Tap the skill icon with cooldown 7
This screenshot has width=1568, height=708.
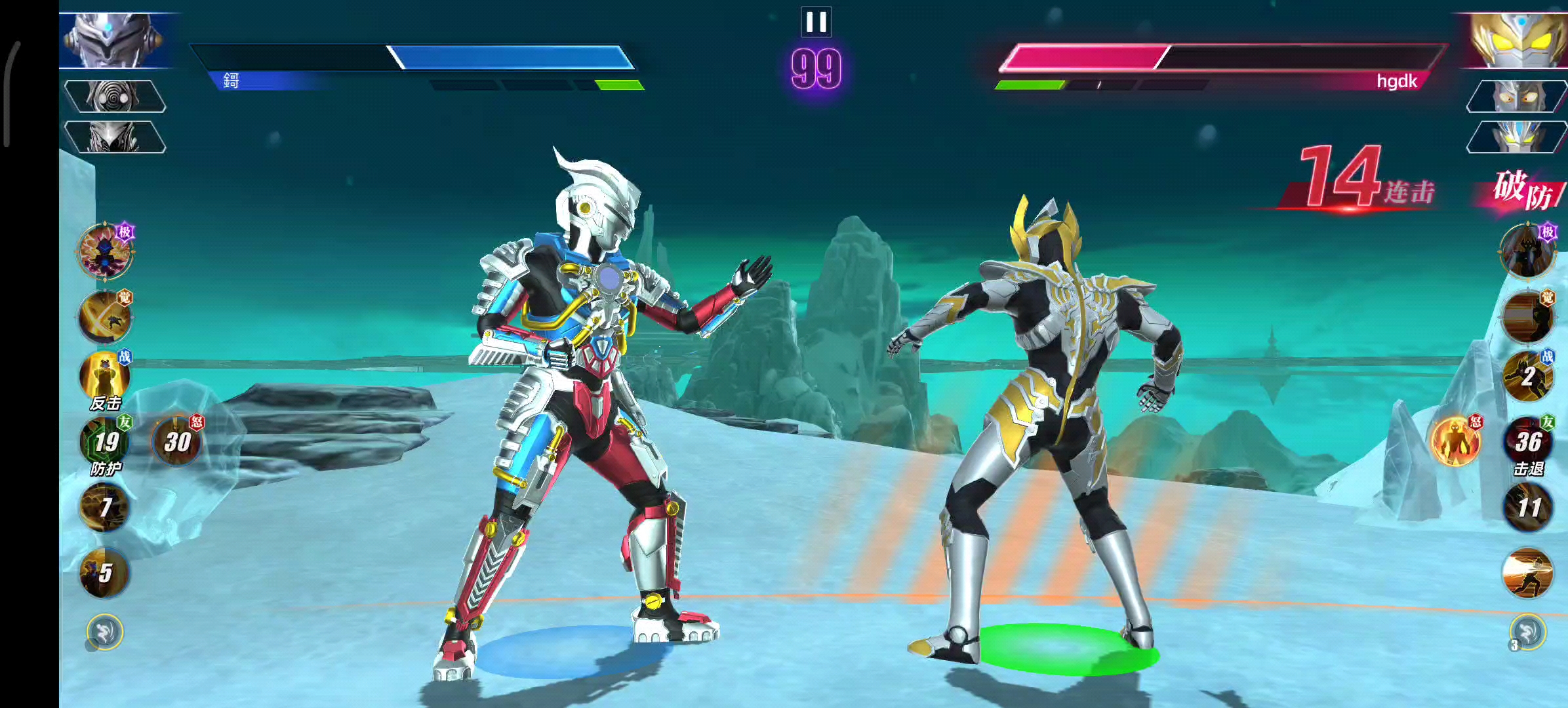tap(105, 507)
